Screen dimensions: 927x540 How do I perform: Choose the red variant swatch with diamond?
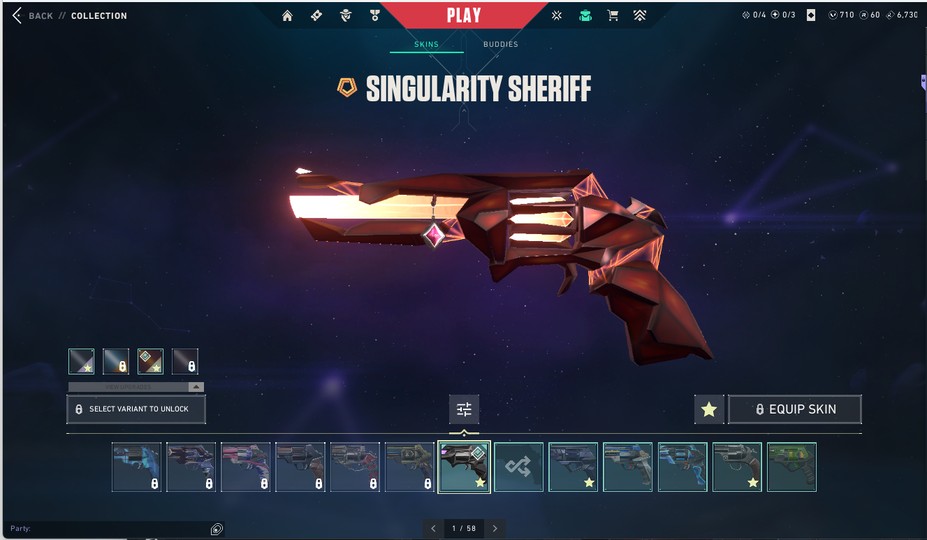click(150, 361)
